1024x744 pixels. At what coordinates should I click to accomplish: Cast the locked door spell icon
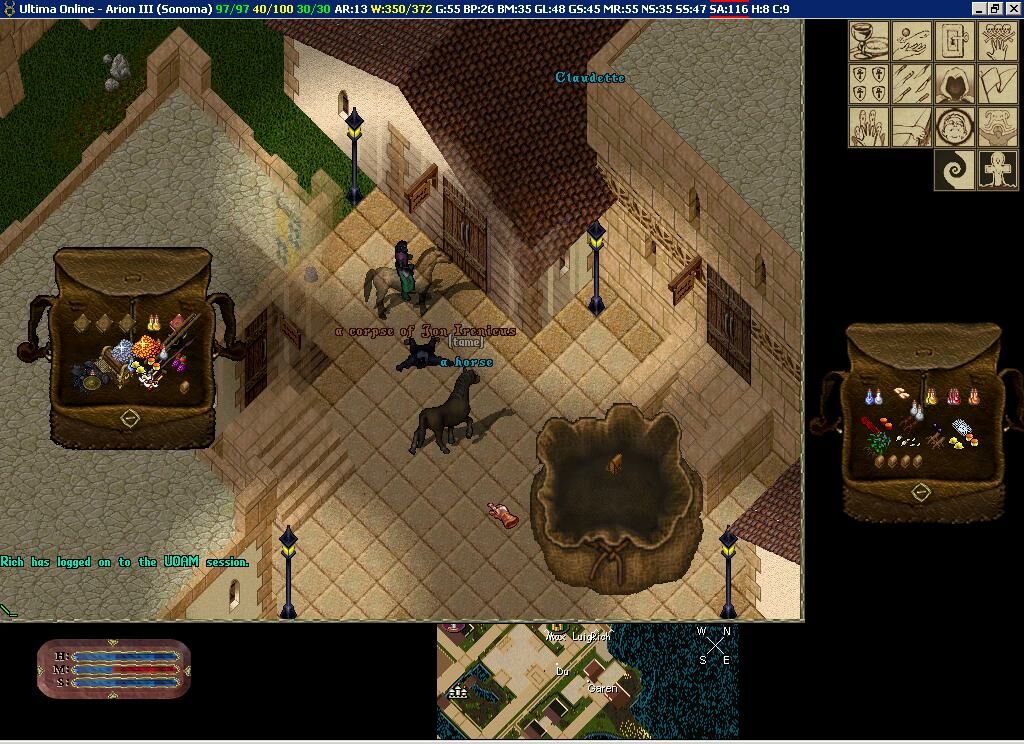(x=955, y=41)
